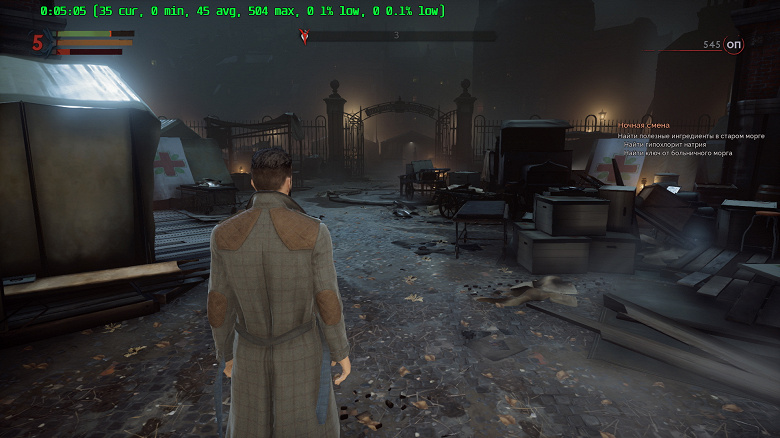Click the red level 5 indicator
The width and height of the screenshot is (780, 438).
[38, 43]
